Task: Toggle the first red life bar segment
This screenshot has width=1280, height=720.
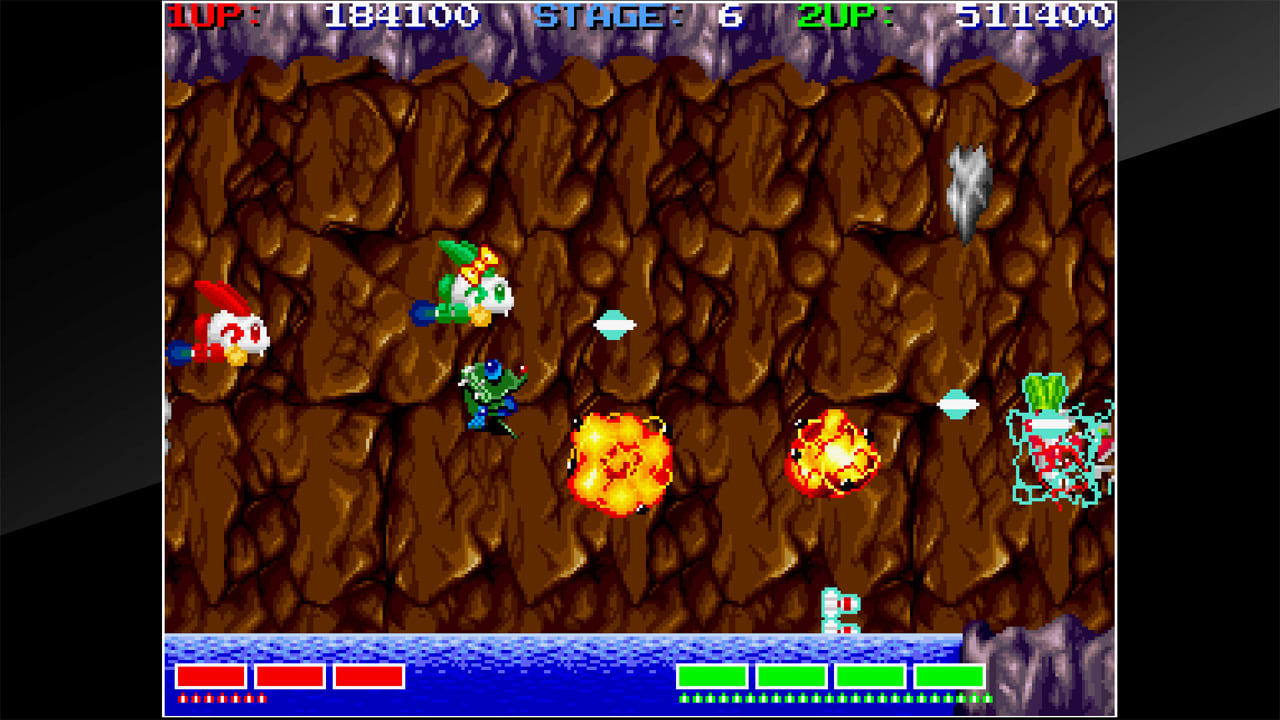Action: click(210, 677)
